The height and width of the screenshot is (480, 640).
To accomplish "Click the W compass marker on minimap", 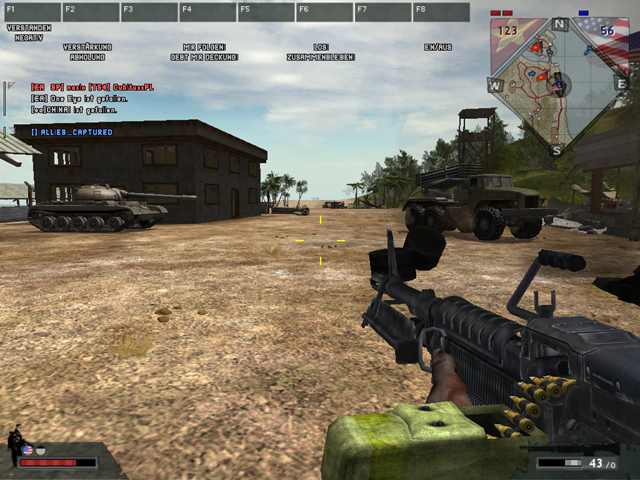I will click(495, 85).
